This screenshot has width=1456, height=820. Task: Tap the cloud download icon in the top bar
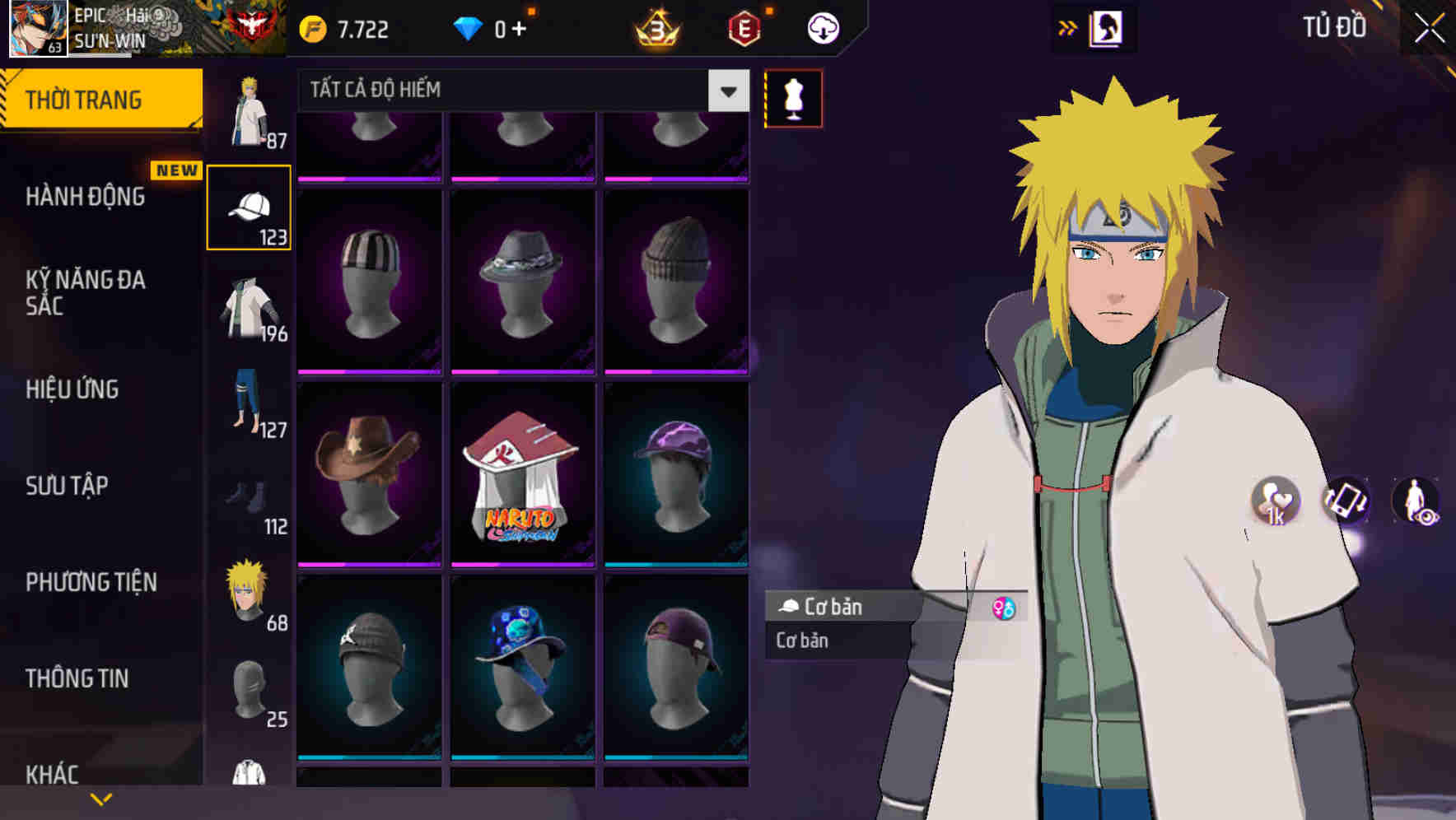click(823, 26)
